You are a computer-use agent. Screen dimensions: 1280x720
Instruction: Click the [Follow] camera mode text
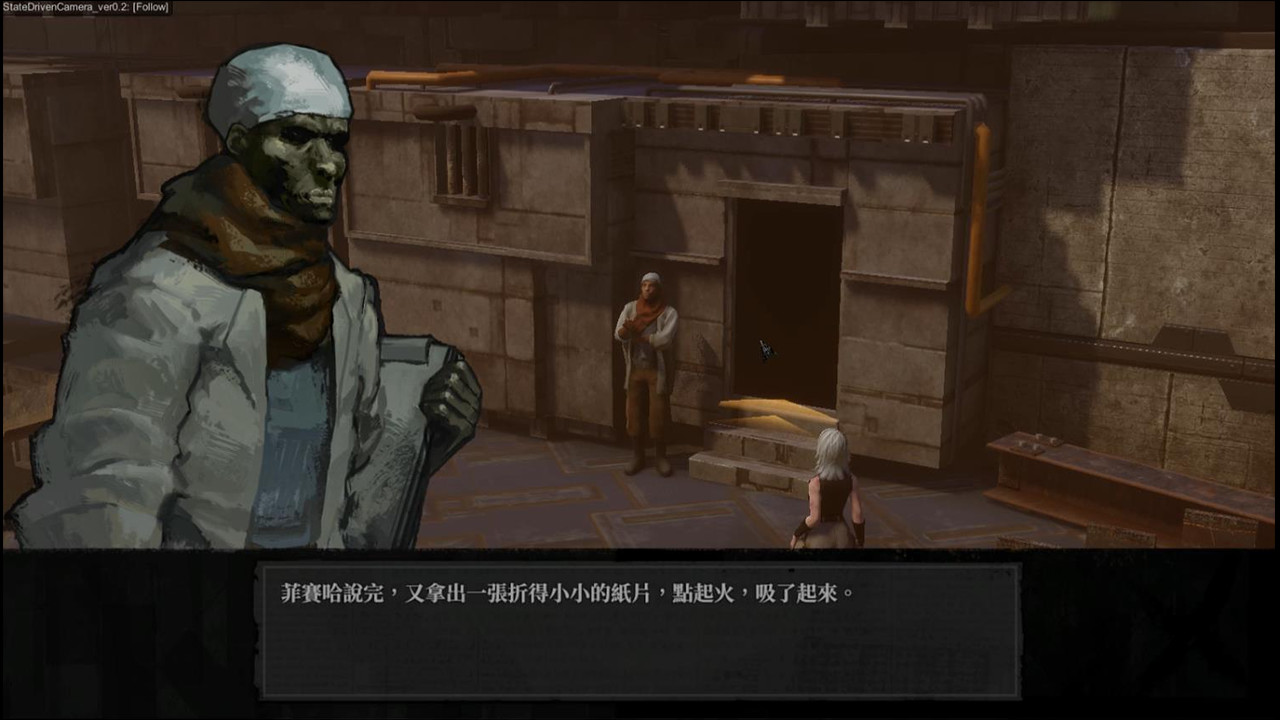(148, 6)
